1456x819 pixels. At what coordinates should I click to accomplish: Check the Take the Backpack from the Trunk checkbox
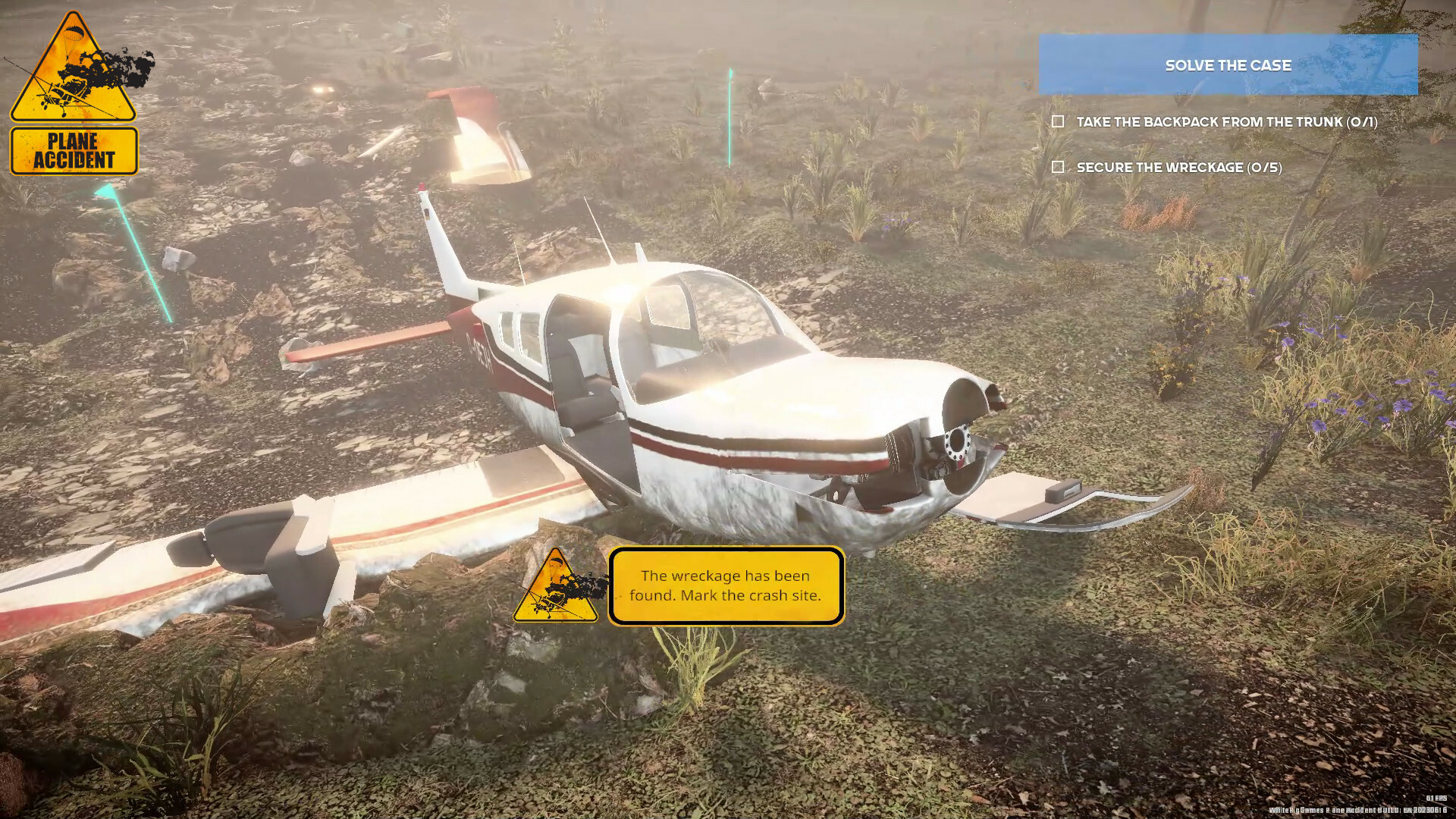click(x=1059, y=121)
